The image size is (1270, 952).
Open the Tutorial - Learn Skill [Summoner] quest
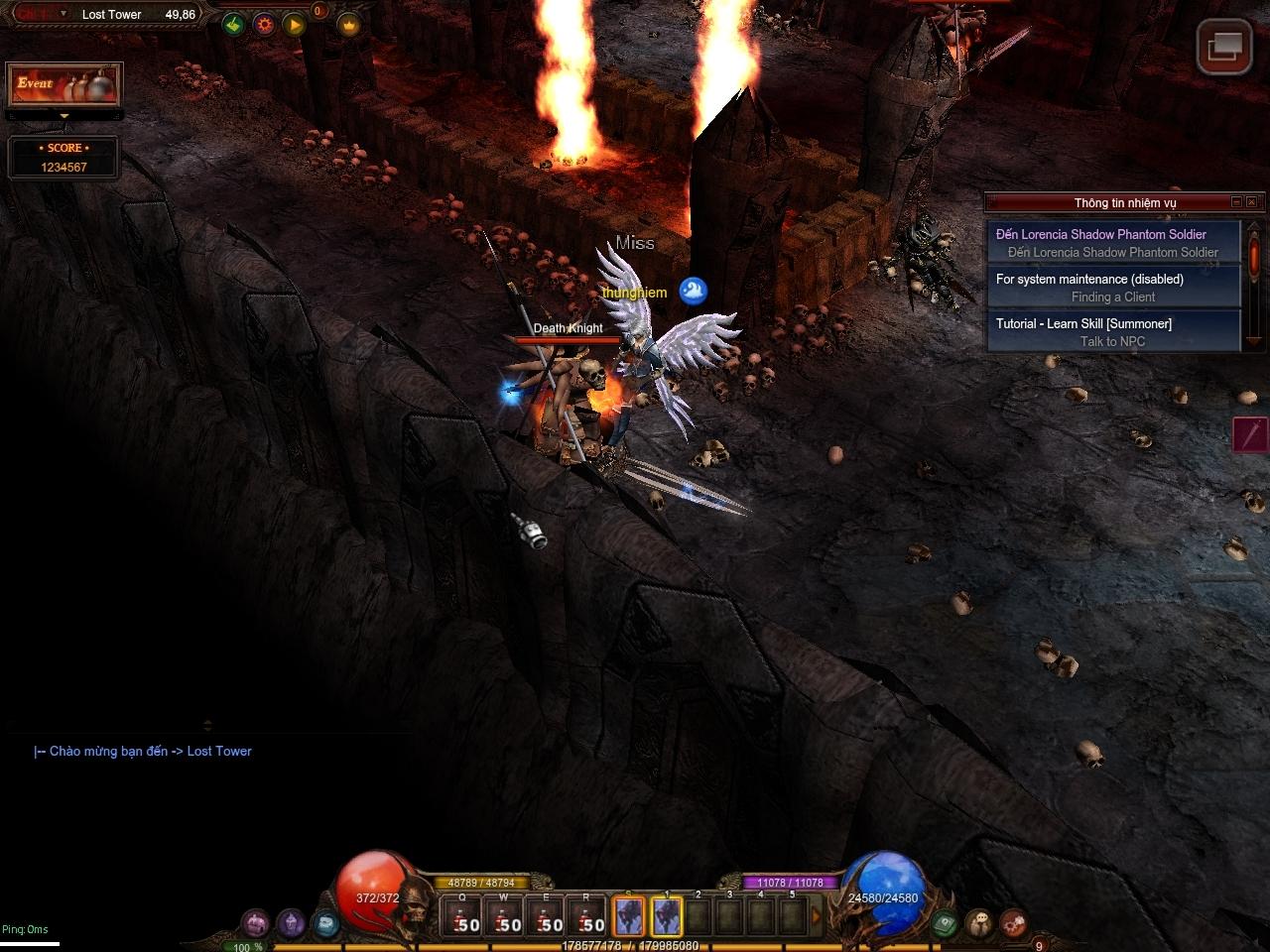coord(1112,332)
